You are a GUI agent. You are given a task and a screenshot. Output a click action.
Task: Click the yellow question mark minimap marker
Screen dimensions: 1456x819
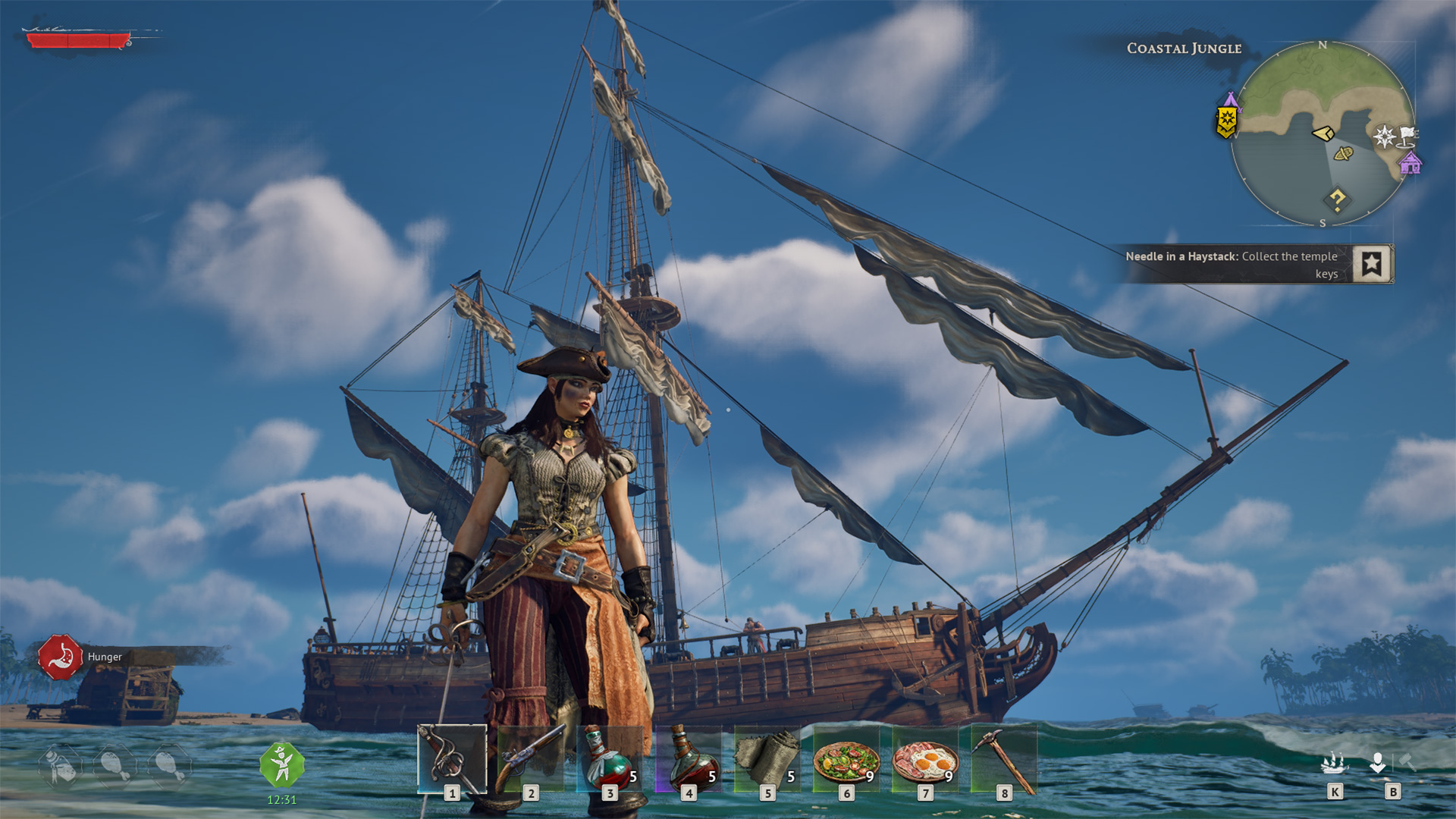(1337, 200)
